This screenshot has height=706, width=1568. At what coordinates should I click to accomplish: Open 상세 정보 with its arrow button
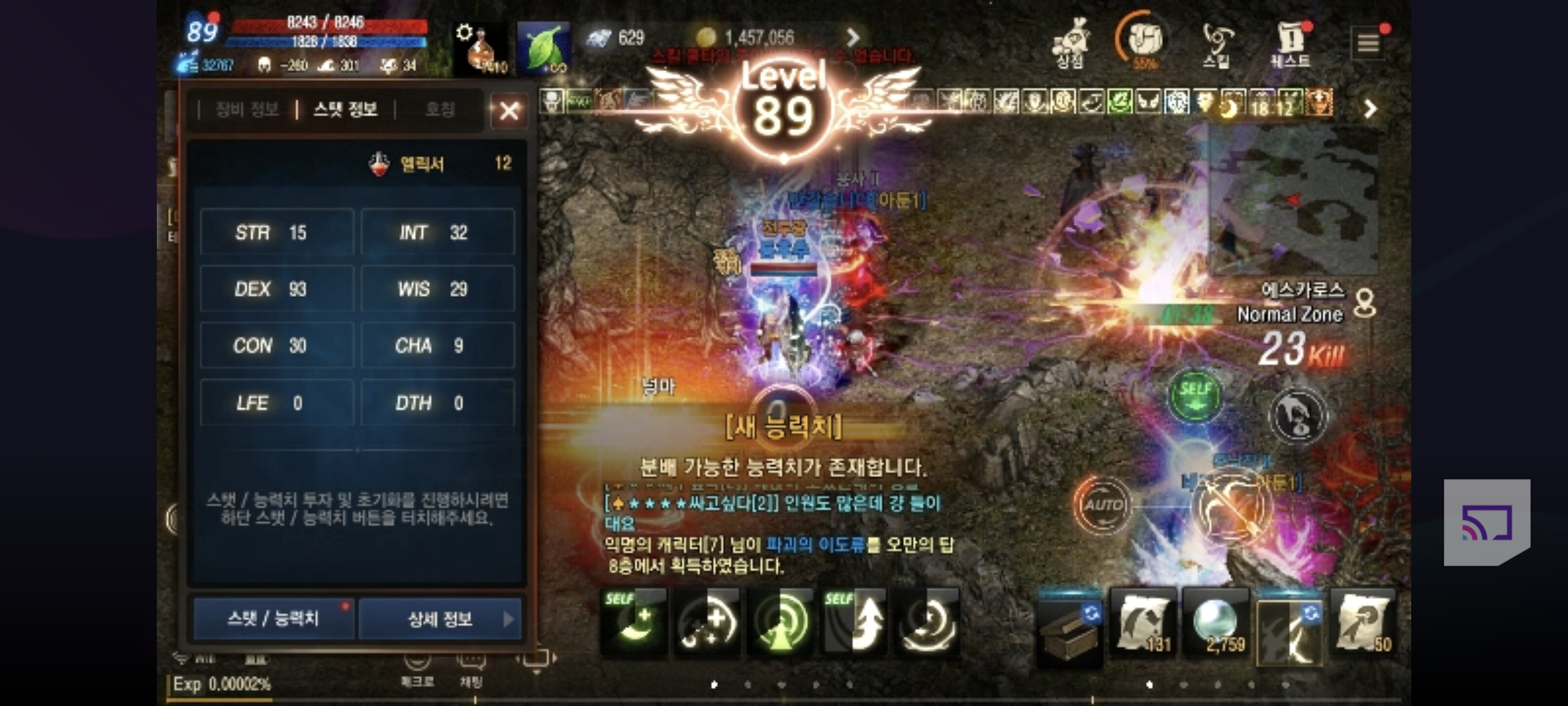(x=439, y=620)
